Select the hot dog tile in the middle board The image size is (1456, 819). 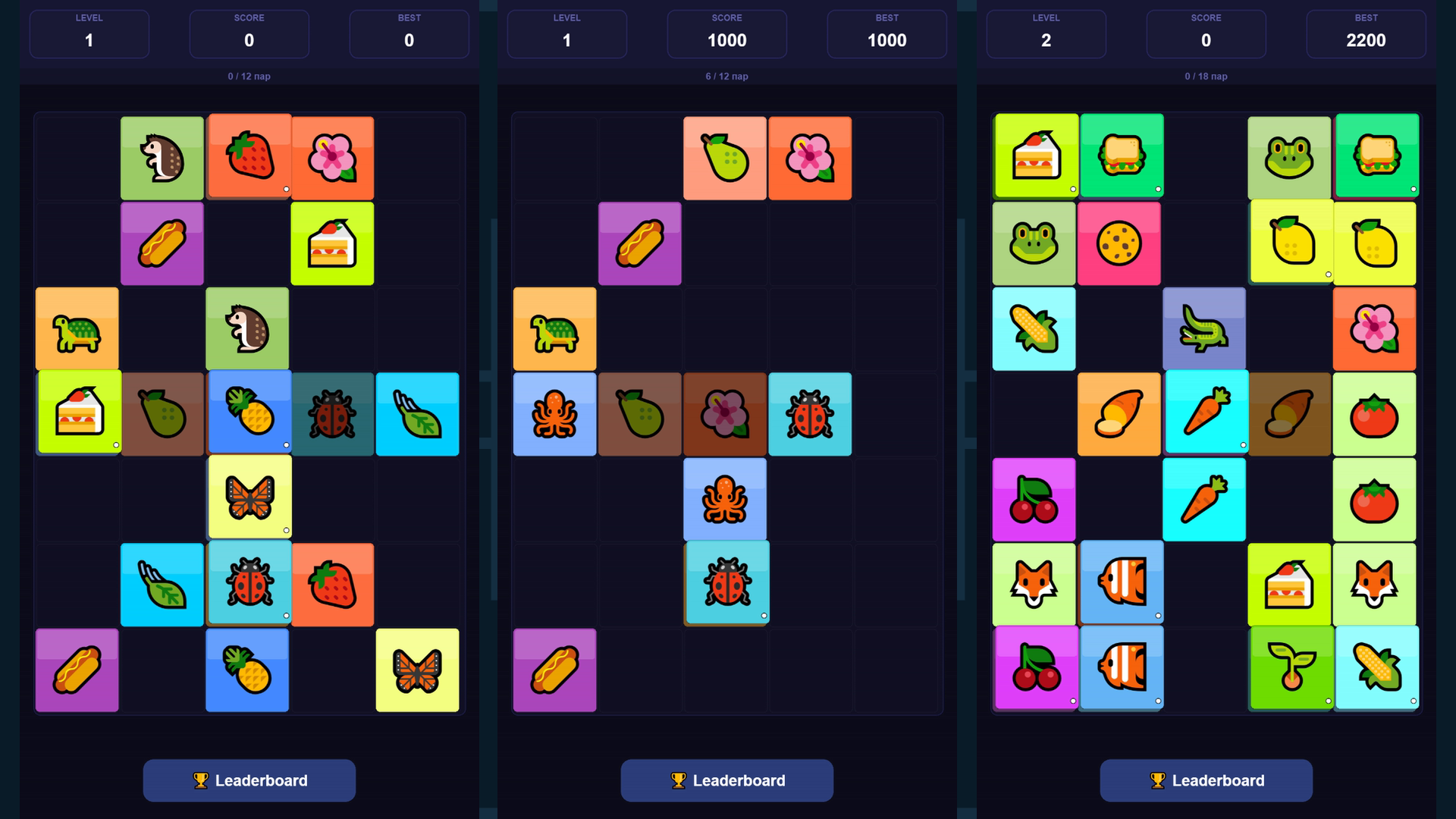coord(639,243)
